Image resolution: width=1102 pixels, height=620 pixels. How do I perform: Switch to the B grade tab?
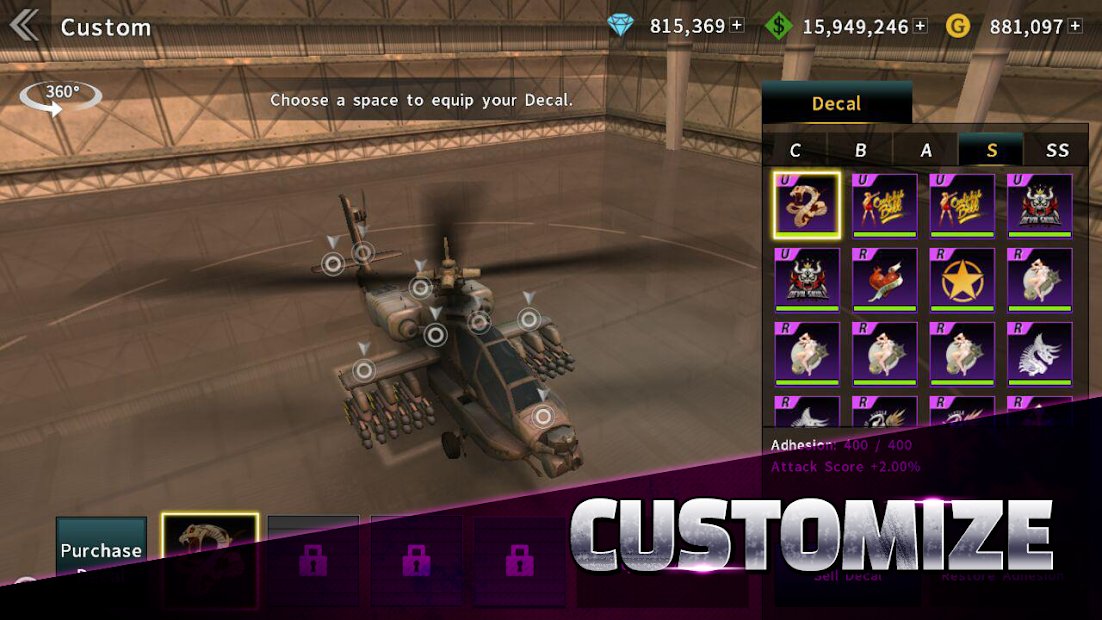(x=860, y=150)
